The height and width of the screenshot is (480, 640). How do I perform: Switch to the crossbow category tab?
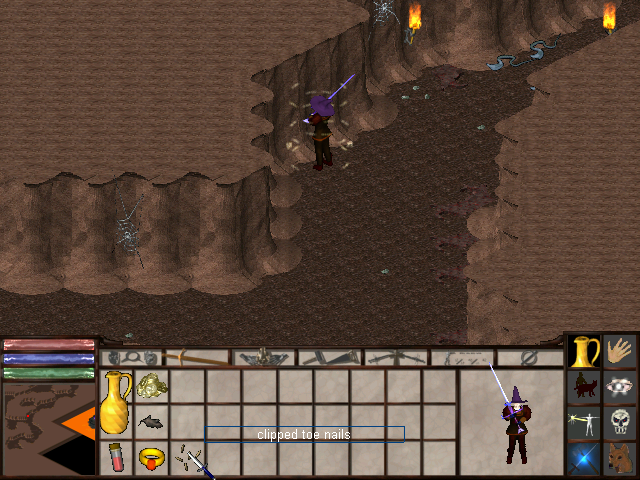click(396, 357)
